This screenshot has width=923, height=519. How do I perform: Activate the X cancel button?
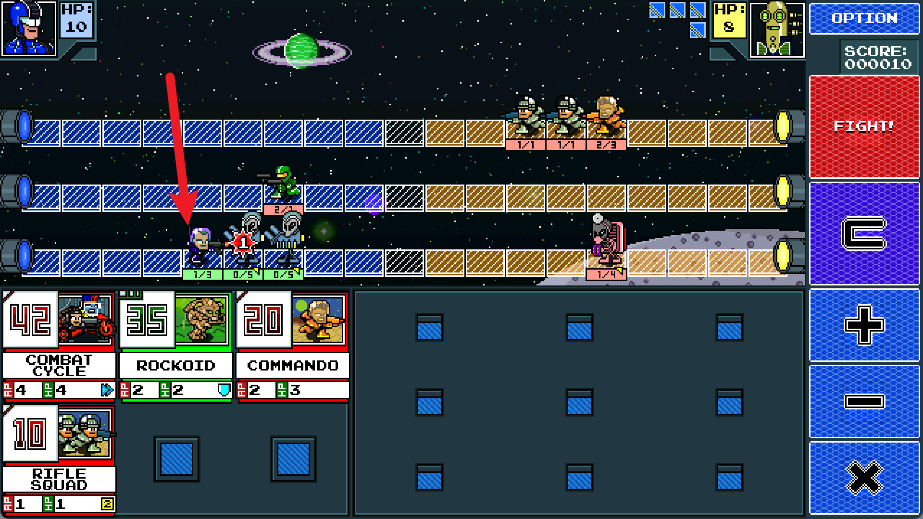(x=864, y=478)
